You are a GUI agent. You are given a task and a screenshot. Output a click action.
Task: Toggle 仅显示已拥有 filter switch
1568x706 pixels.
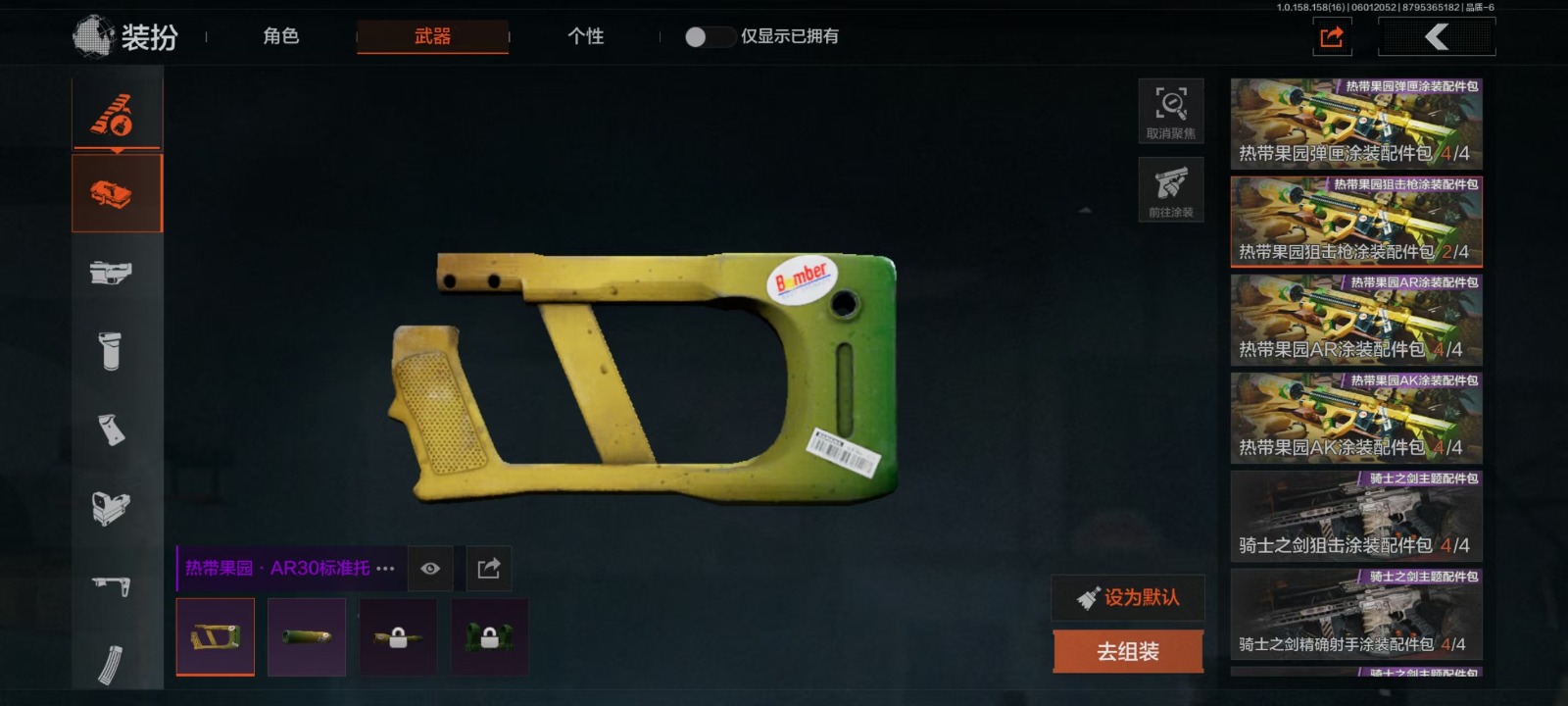coord(708,37)
